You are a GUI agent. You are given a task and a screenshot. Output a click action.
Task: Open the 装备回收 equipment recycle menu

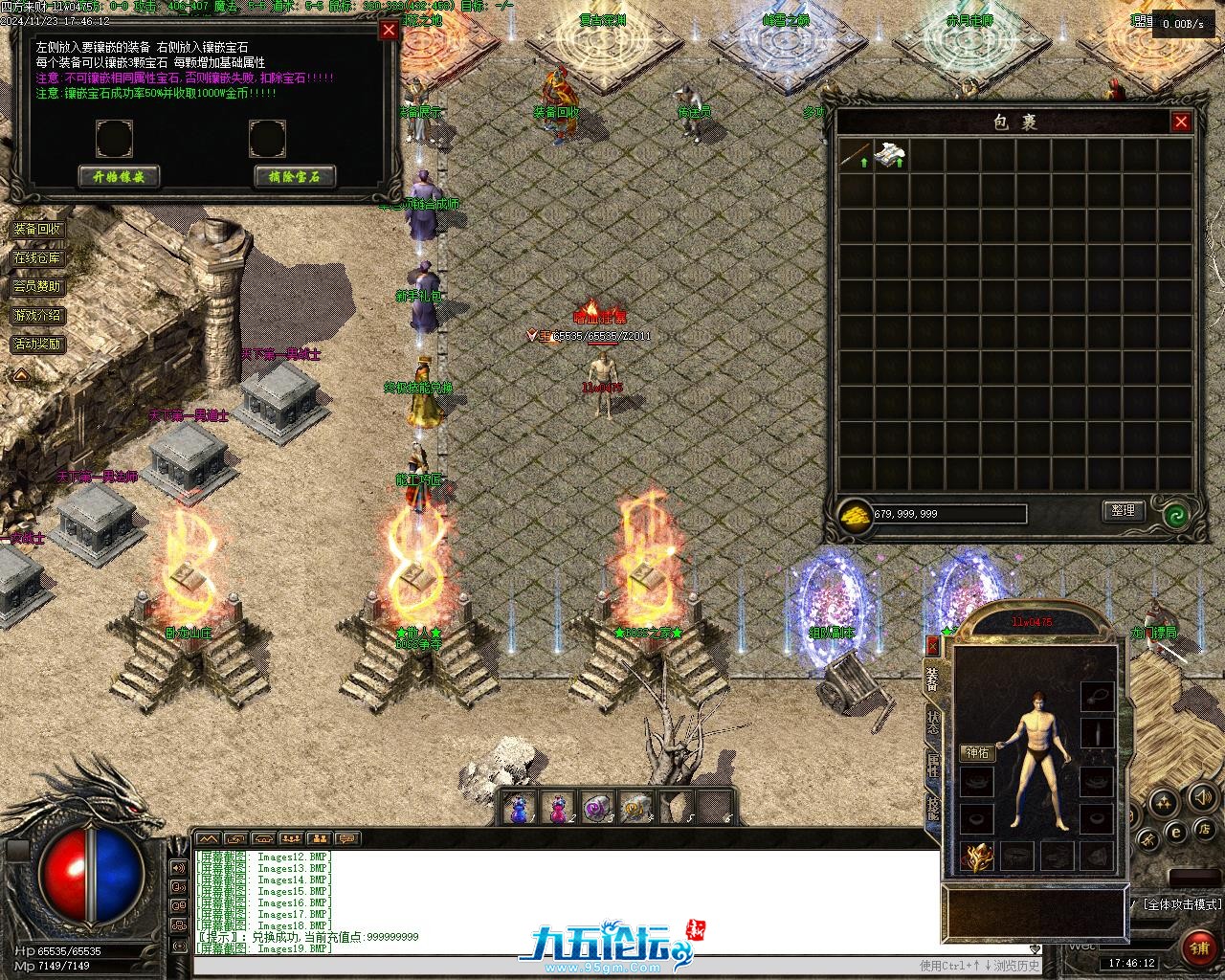(x=37, y=230)
